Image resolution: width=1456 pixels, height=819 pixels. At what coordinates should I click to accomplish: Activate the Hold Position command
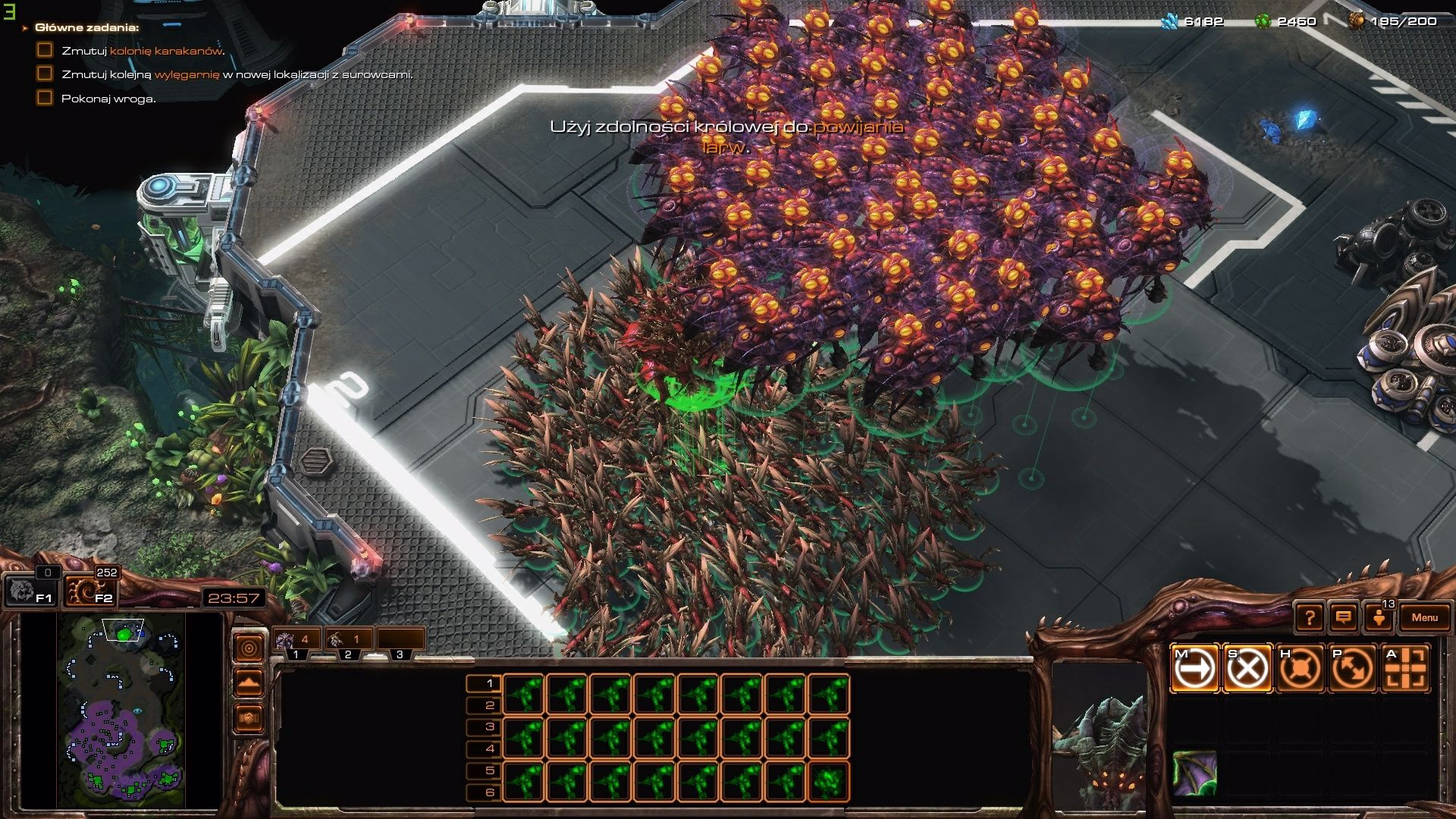1301,668
